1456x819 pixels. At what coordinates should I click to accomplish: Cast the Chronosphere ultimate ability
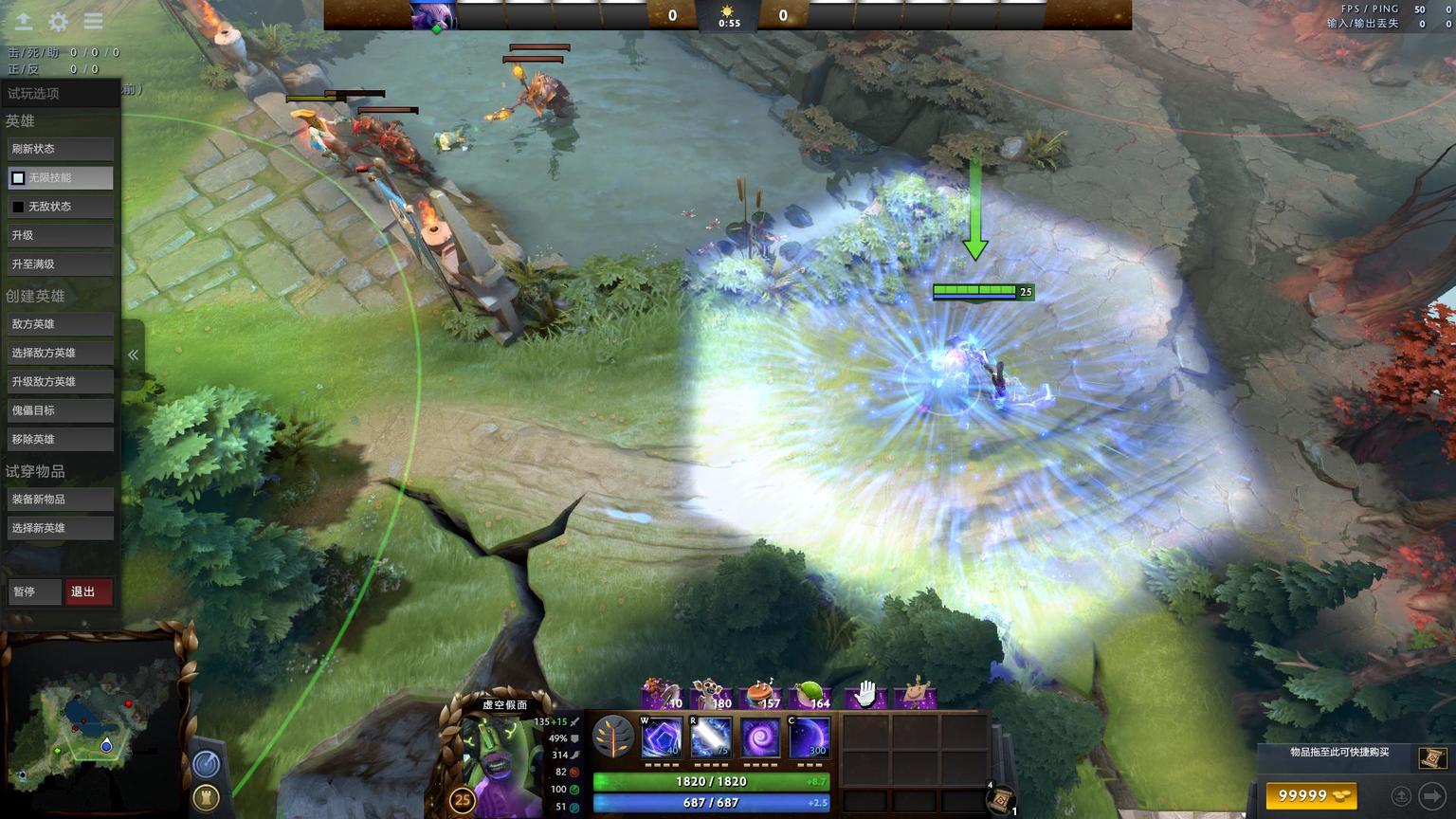click(x=810, y=737)
